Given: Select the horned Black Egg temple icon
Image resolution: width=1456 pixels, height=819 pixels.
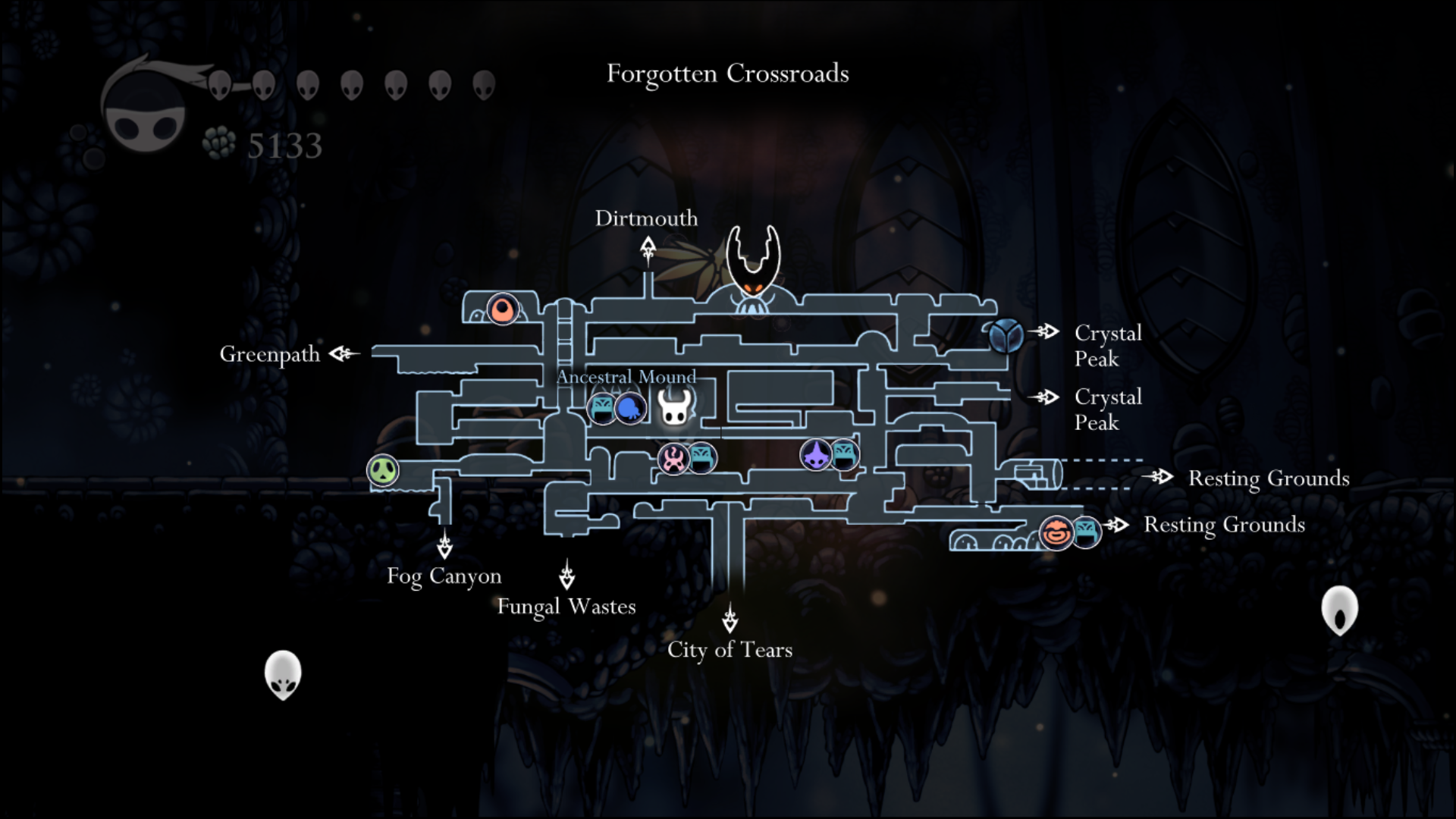Looking at the screenshot, I should pos(752,269).
